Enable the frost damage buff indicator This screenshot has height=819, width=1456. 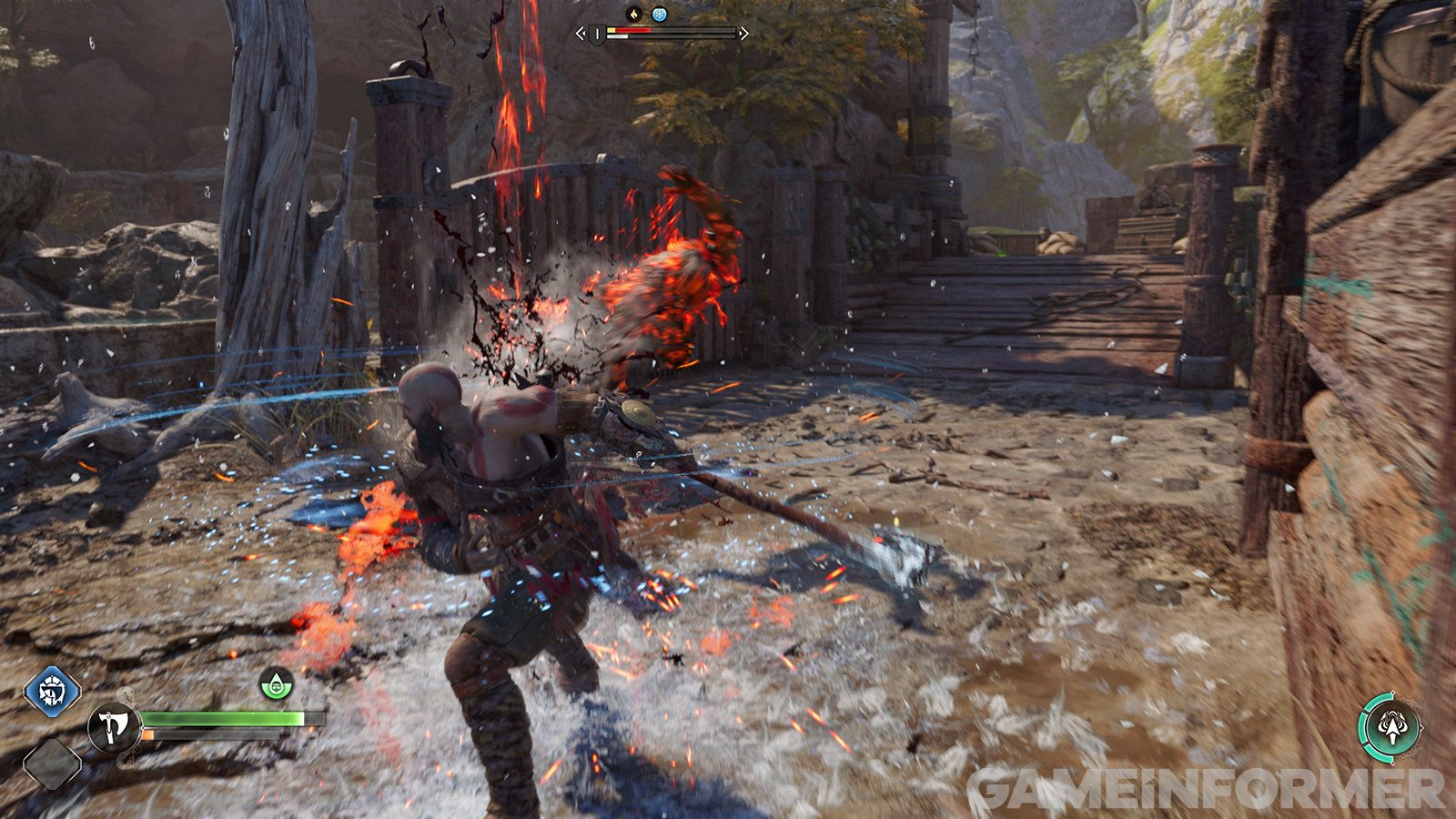coord(662,15)
